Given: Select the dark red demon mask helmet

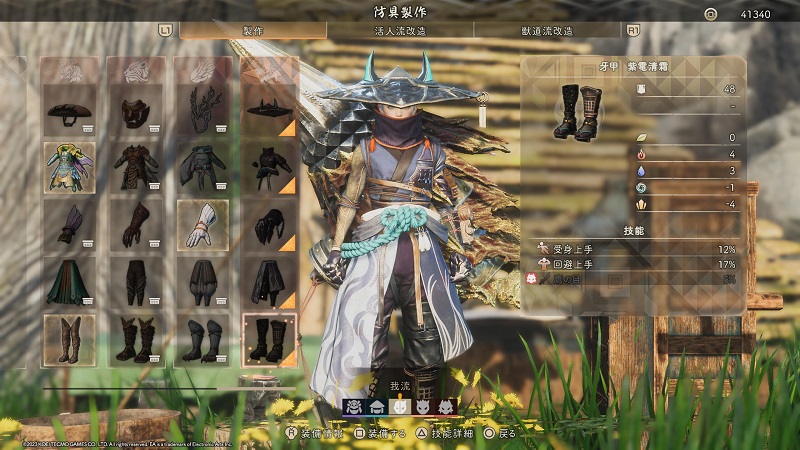Looking at the screenshot, I should 135,110.
